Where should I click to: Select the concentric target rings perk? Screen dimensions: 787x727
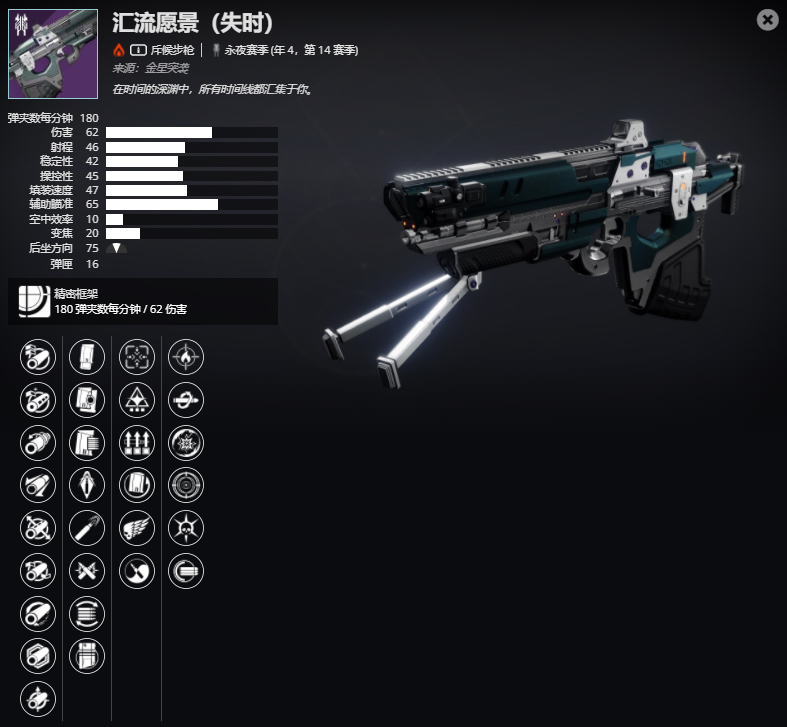186,484
